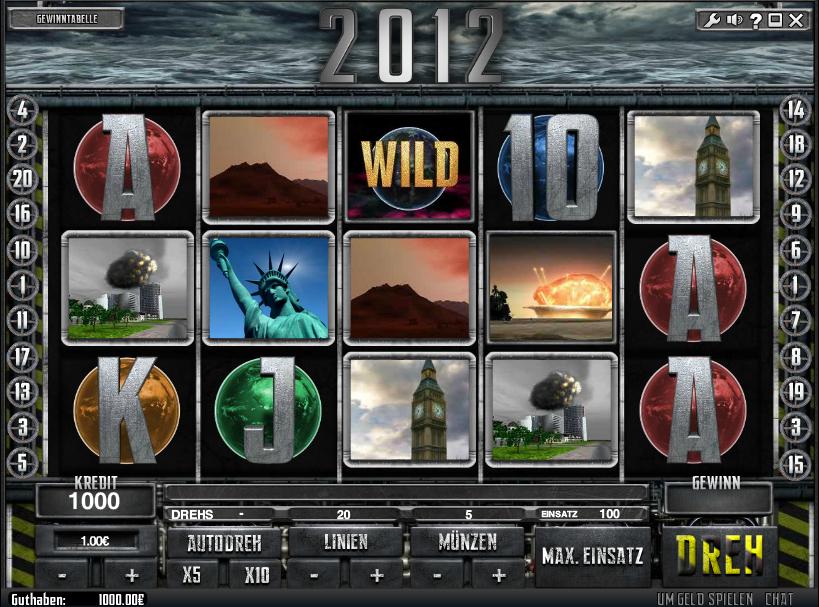Open the Gewinntabelle paytable
Image resolution: width=819 pixels, height=607 pixels.
click(x=65, y=19)
